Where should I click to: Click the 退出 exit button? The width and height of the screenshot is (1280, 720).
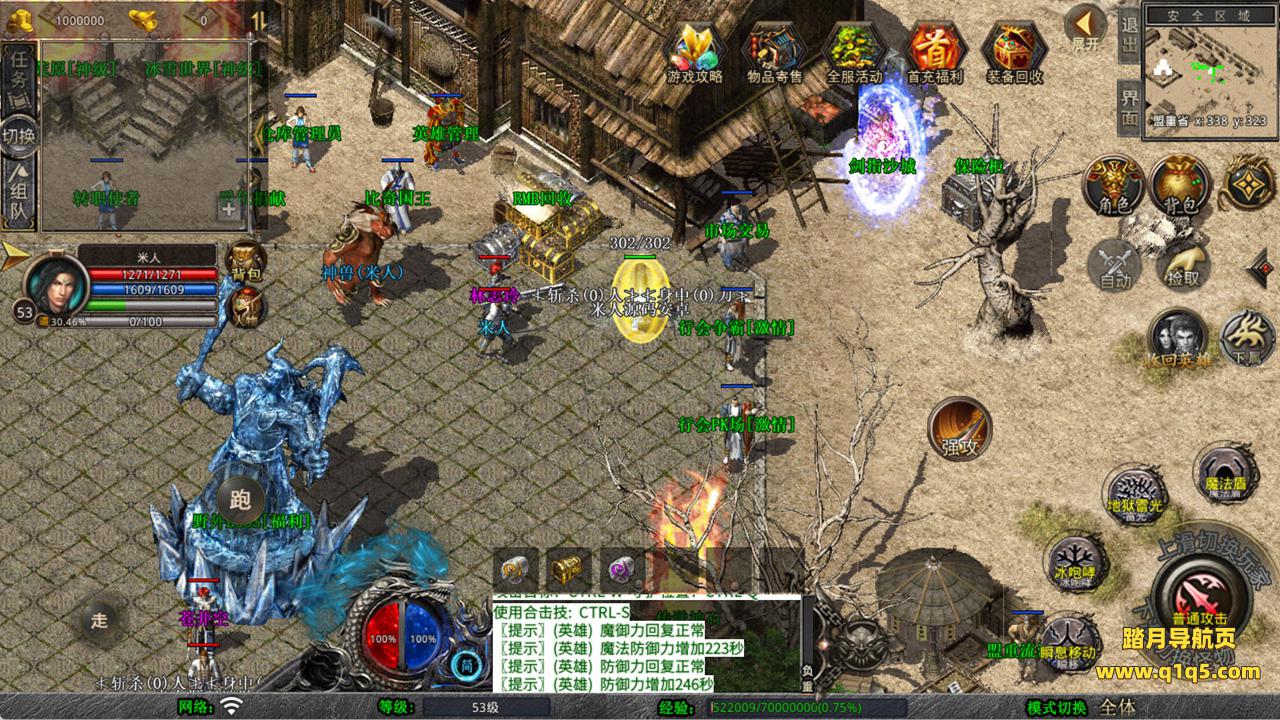(x=1129, y=36)
